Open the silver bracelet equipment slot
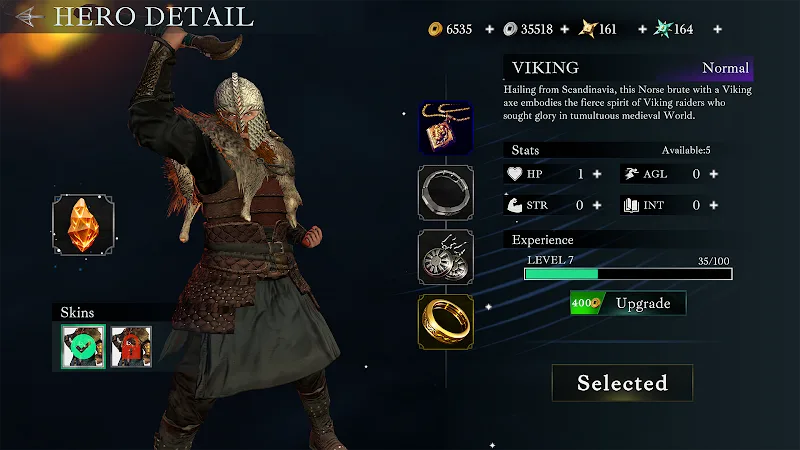Viewport: 800px width, 450px height. tap(446, 192)
